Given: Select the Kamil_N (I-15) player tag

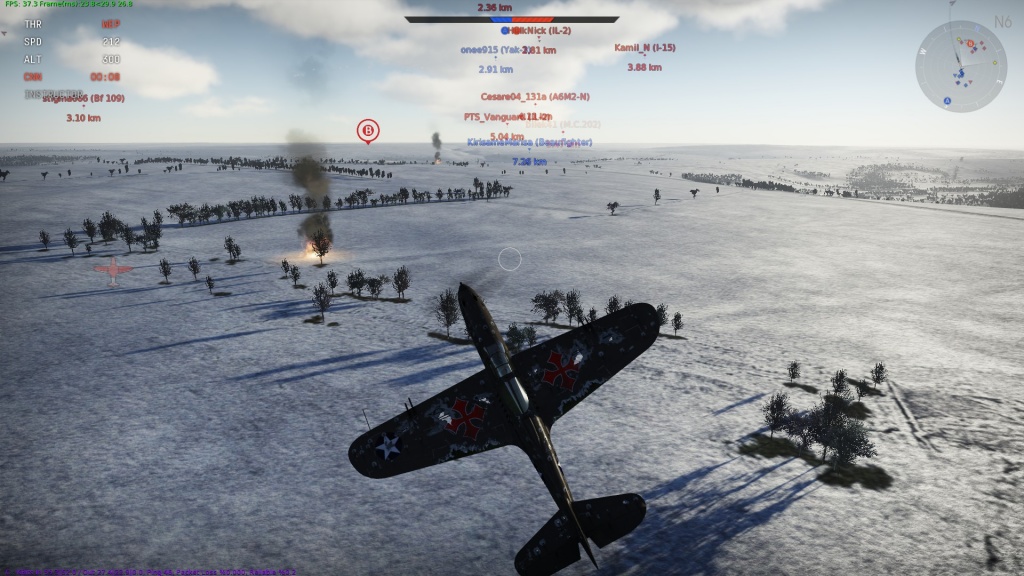Looking at the screenshot, I should click(x=644, y=48).
